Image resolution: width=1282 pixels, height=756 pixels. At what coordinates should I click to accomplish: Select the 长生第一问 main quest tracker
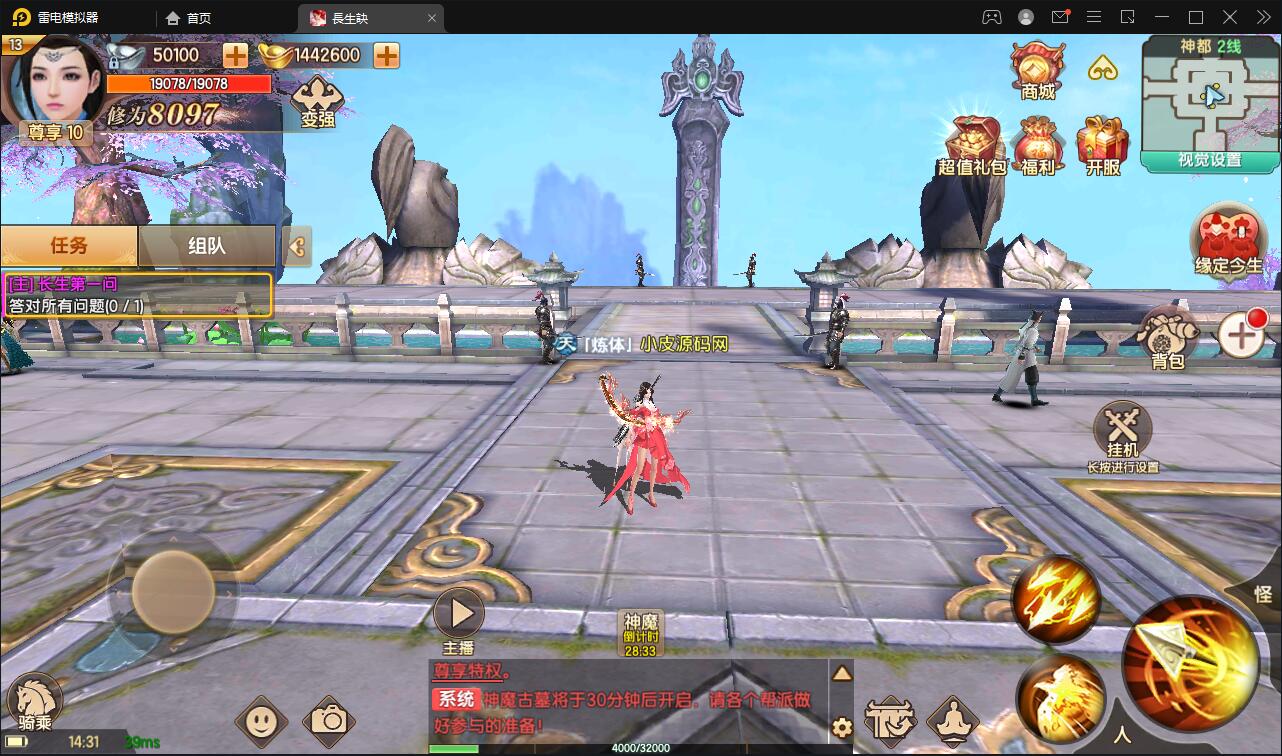pyautogui.click(x=137, y=295)
